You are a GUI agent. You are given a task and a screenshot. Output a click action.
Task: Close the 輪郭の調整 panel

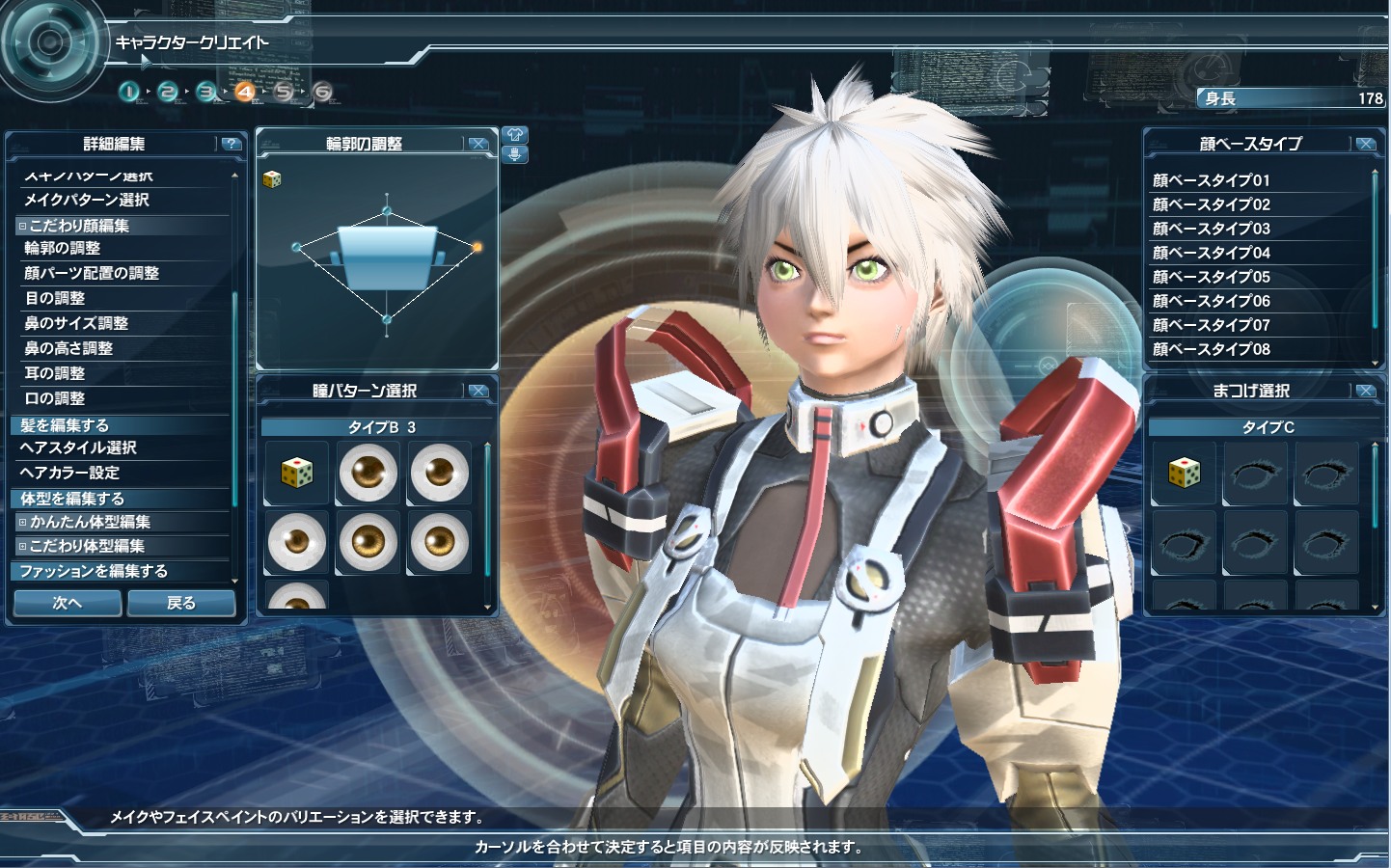point(477,144)
